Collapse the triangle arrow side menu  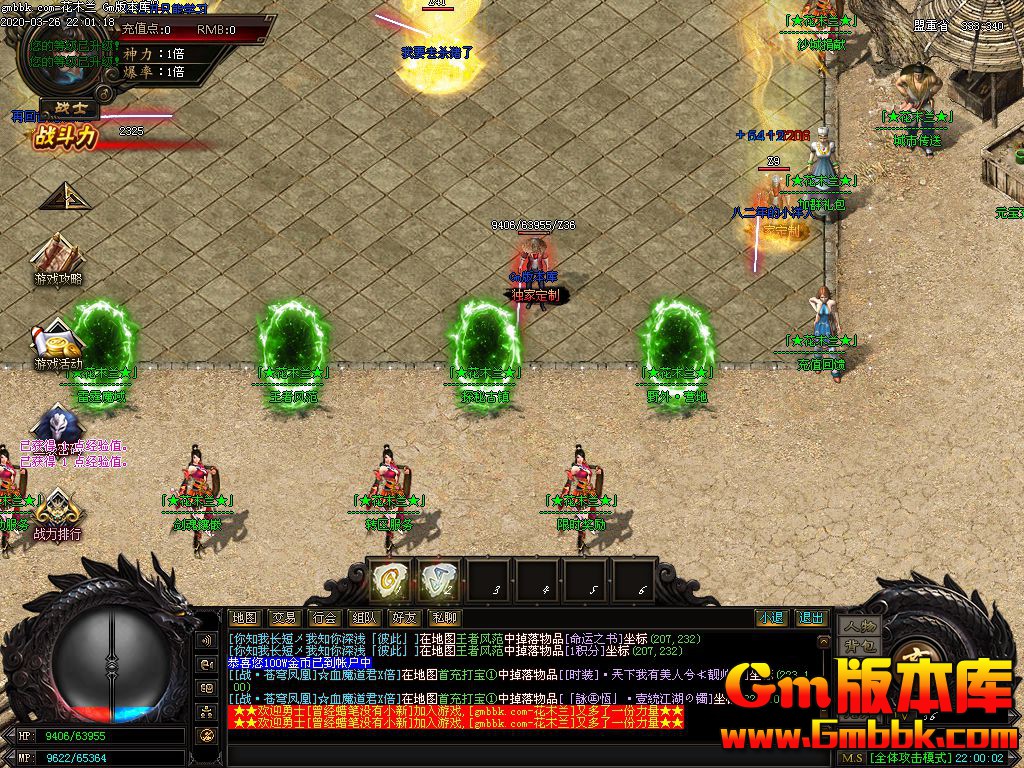pos(66,196)
